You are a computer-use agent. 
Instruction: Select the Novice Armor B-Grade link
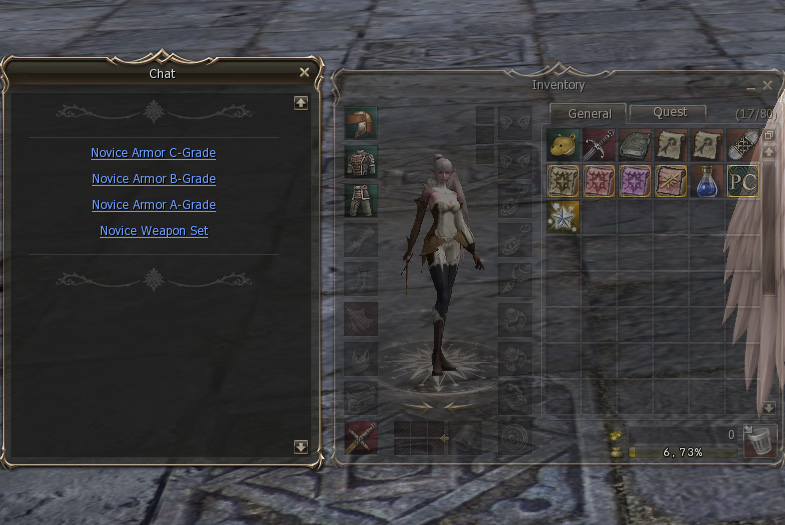pyautogui.click(x=153, y=179)
